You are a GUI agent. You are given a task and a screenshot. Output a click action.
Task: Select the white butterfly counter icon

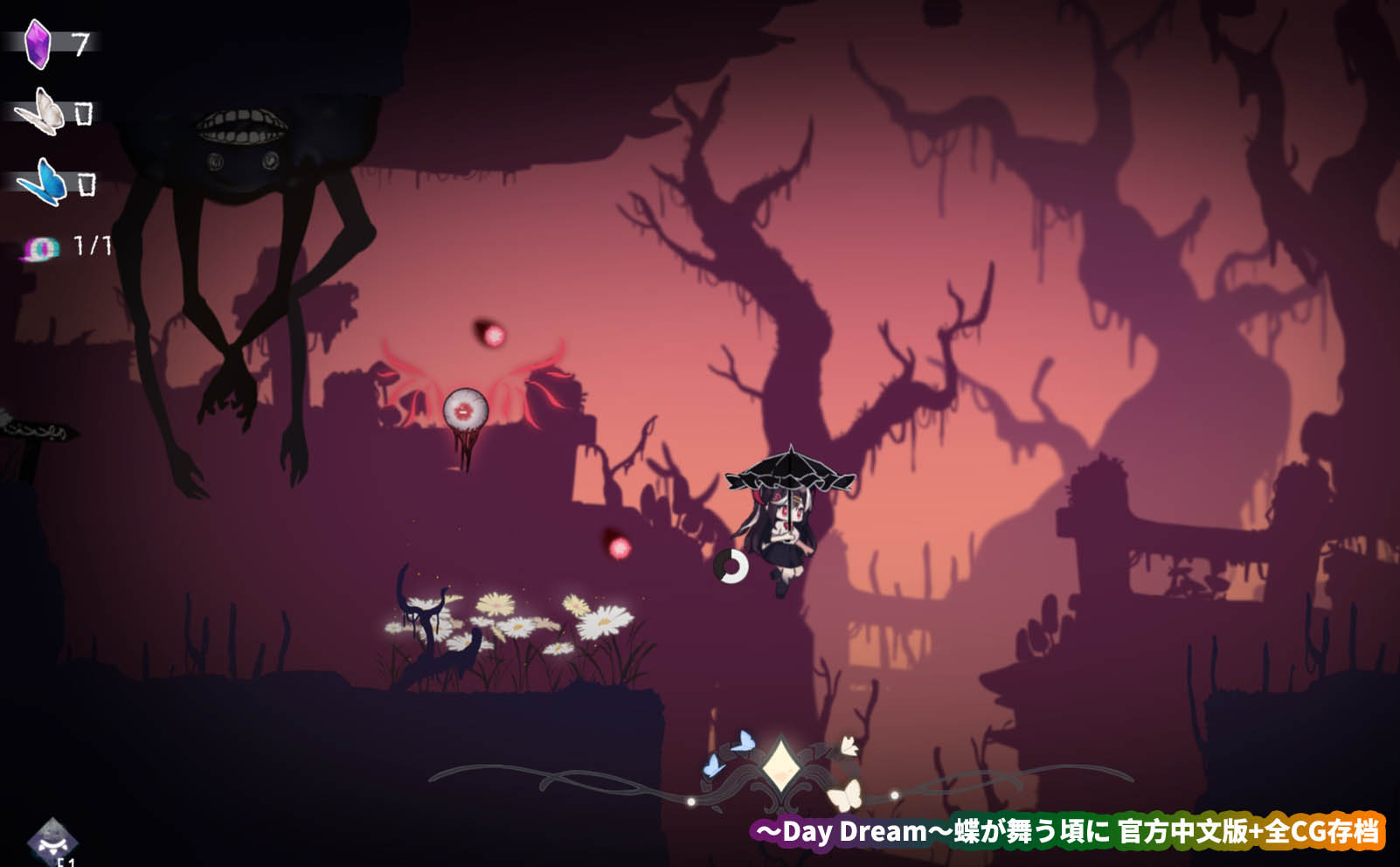click(x=41, y=112)
